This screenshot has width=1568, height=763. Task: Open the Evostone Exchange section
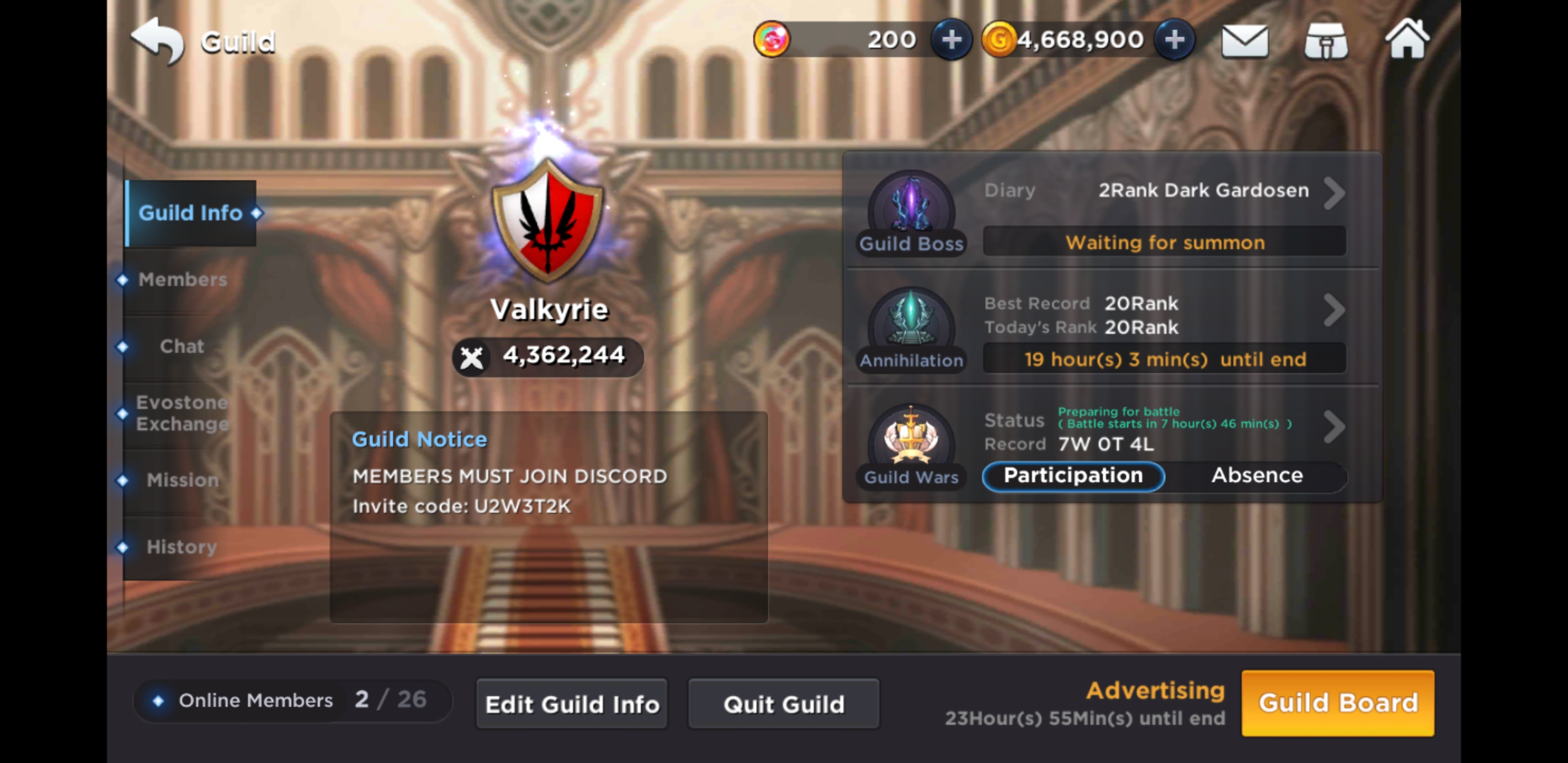coord(182,413)
